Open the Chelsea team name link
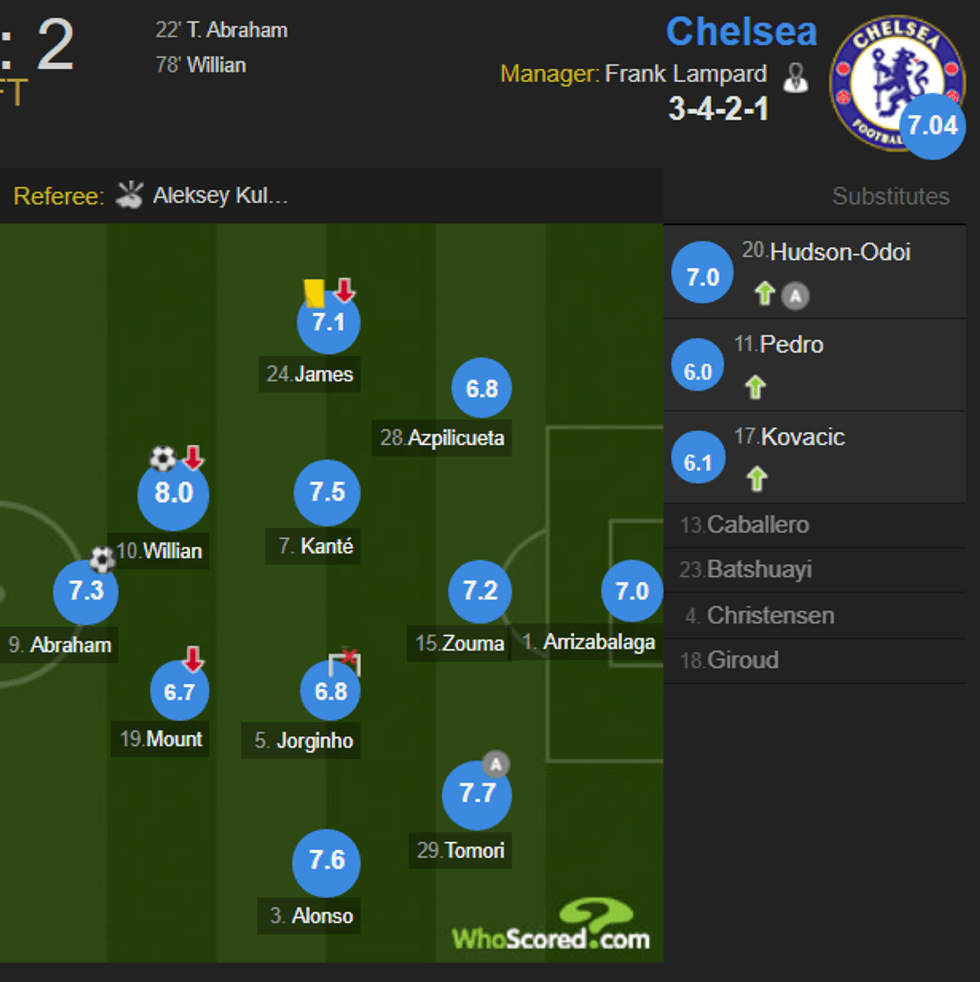The image size is (980, 982). (741, 32)
